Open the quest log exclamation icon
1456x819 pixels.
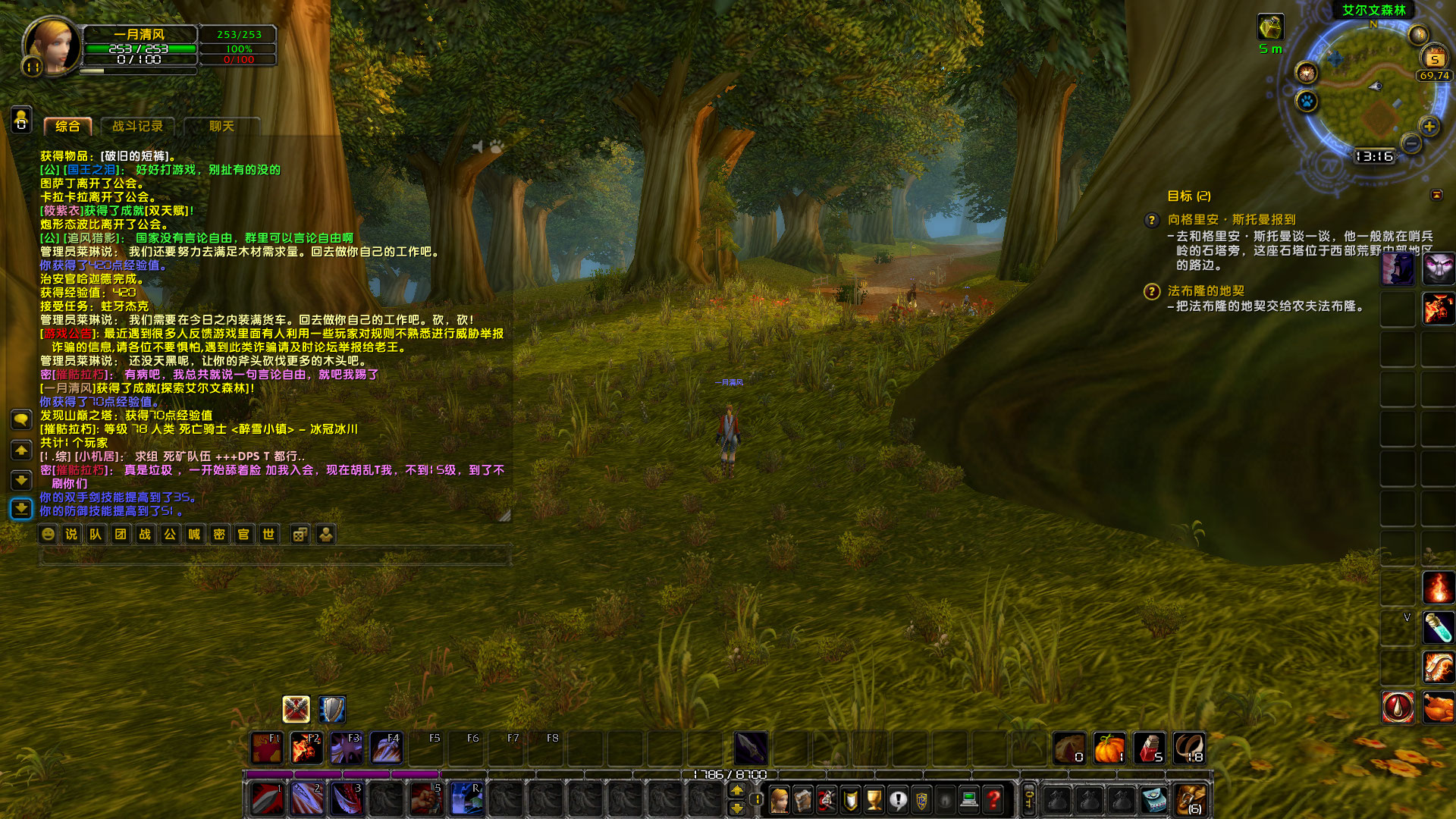click(x=898, y=799)
